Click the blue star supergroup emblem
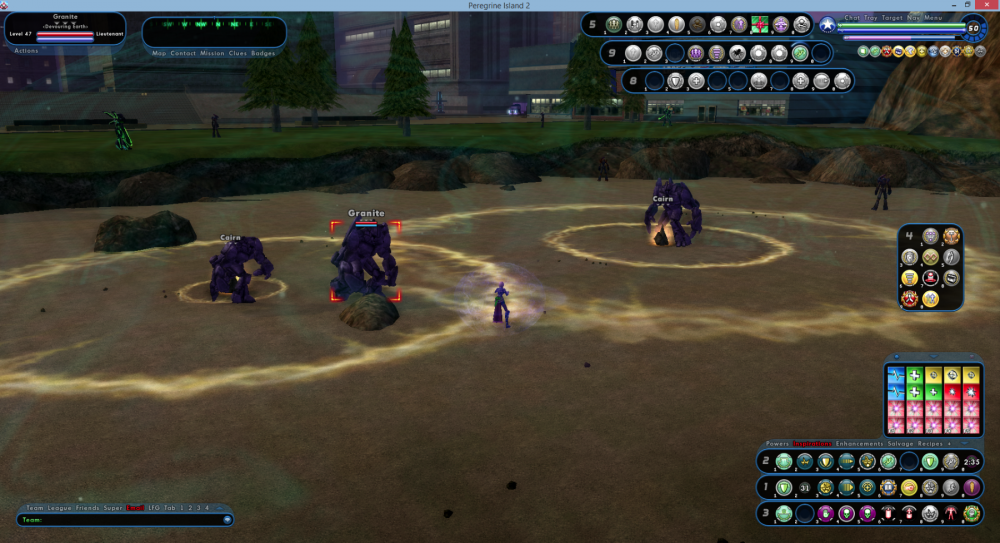 [827, 25]
